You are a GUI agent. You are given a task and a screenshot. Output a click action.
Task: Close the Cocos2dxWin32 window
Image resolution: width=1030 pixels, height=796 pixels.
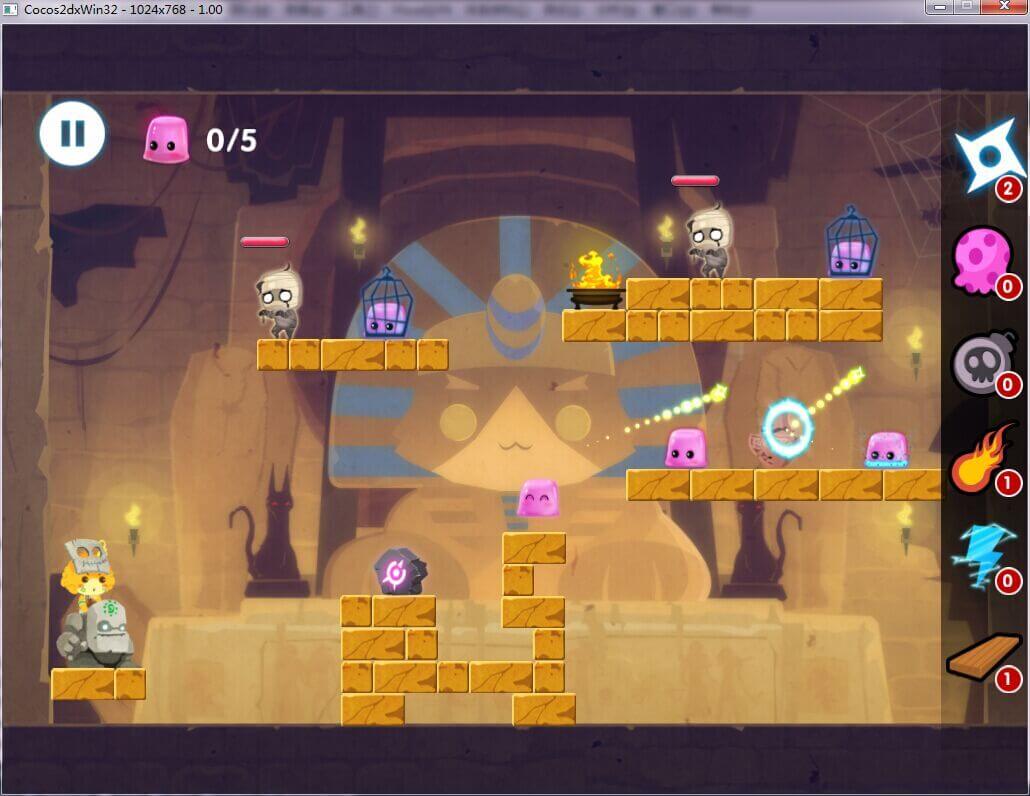pyautogui.click(x=1004, y=7)
